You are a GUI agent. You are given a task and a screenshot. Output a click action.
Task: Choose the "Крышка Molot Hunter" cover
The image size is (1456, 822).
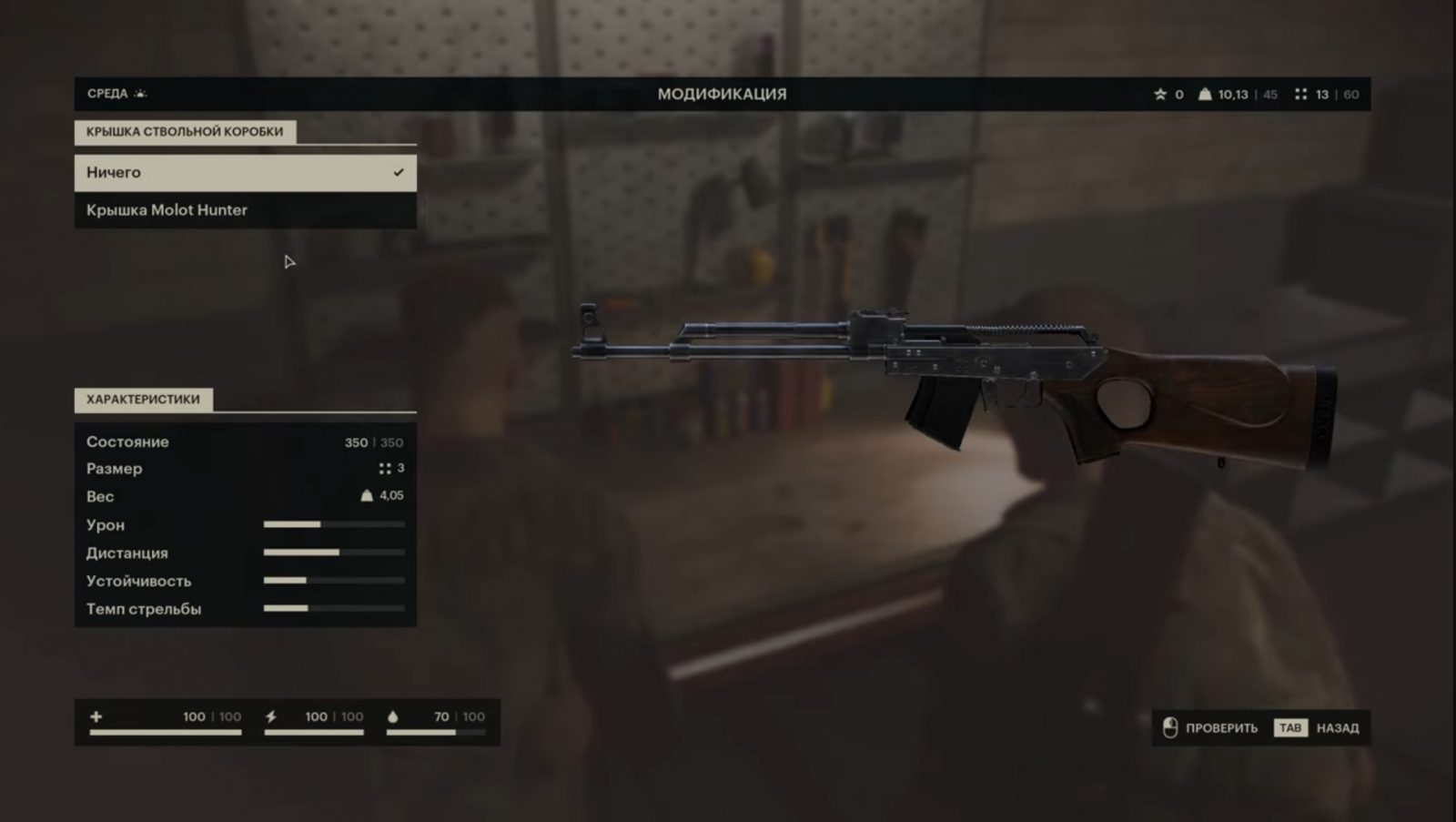[x=245, y=210]
